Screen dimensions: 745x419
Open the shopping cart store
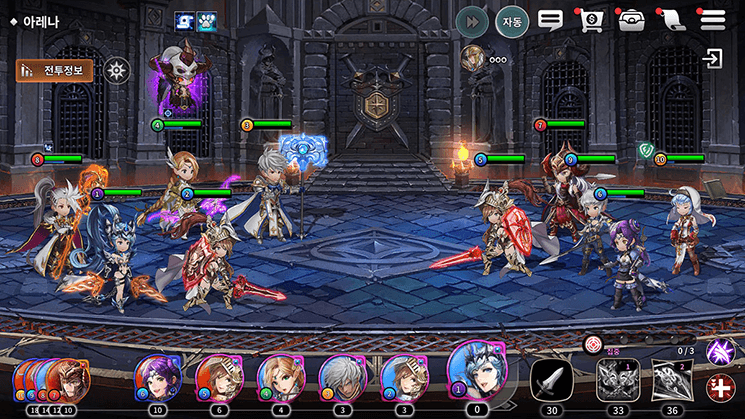591,20
